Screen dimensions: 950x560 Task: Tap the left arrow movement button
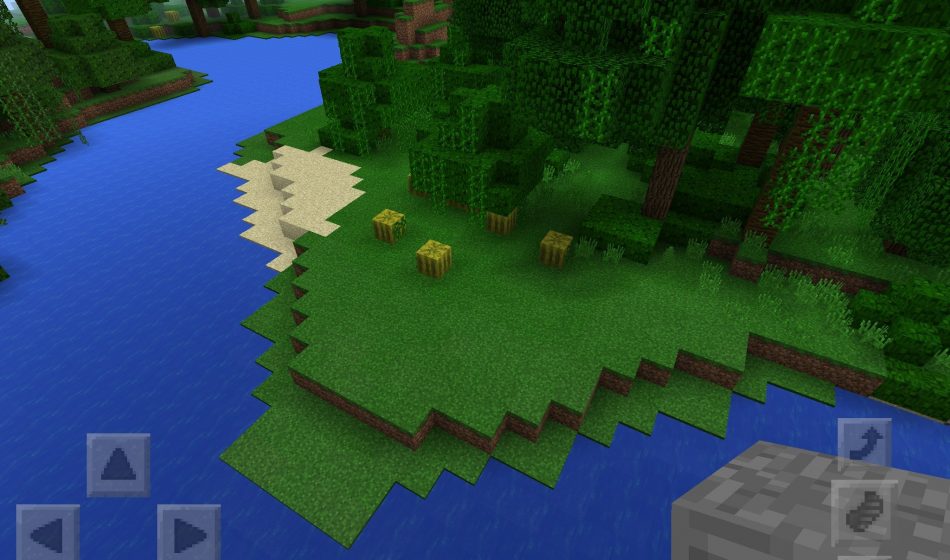[48, 532]
